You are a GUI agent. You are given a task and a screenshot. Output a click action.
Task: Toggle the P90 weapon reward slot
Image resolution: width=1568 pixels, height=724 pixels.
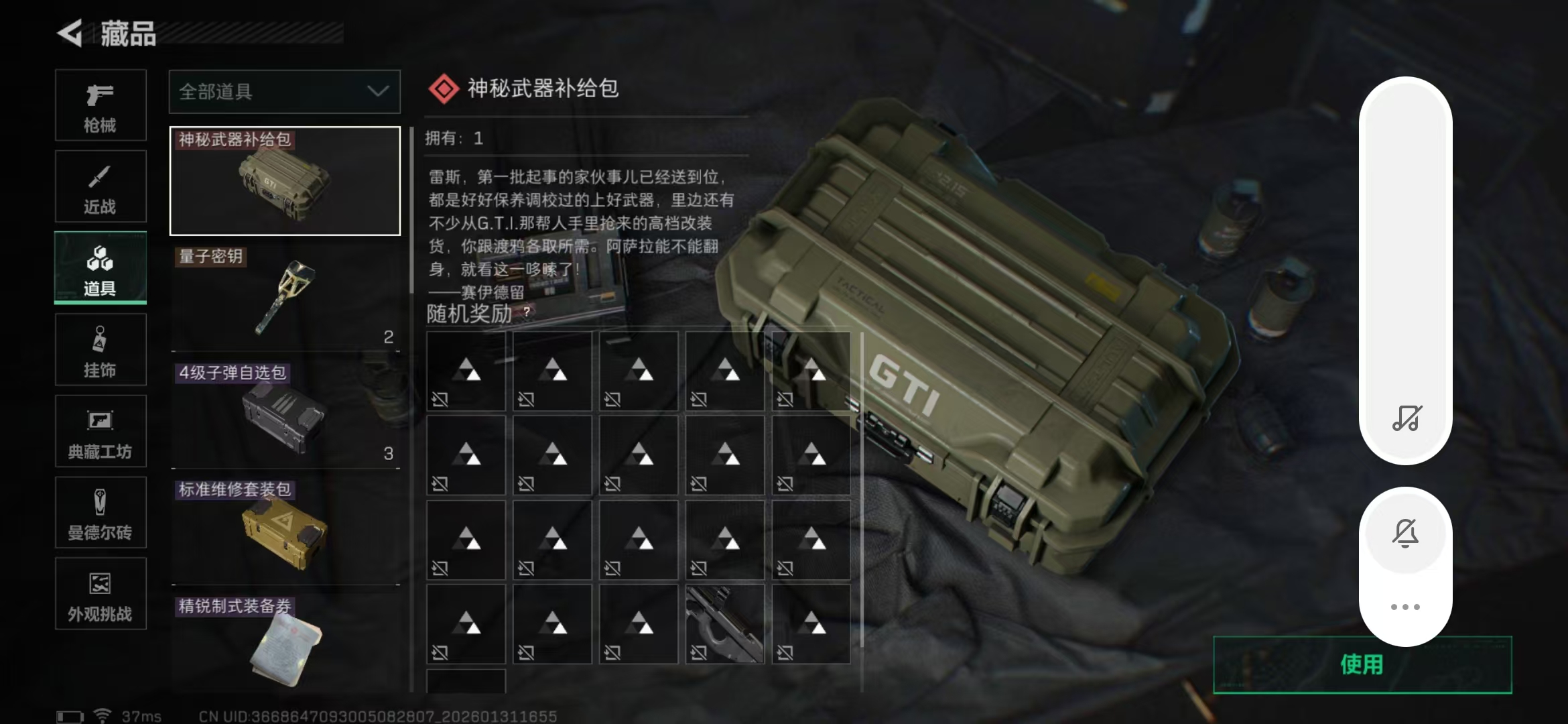click(724, 623)
